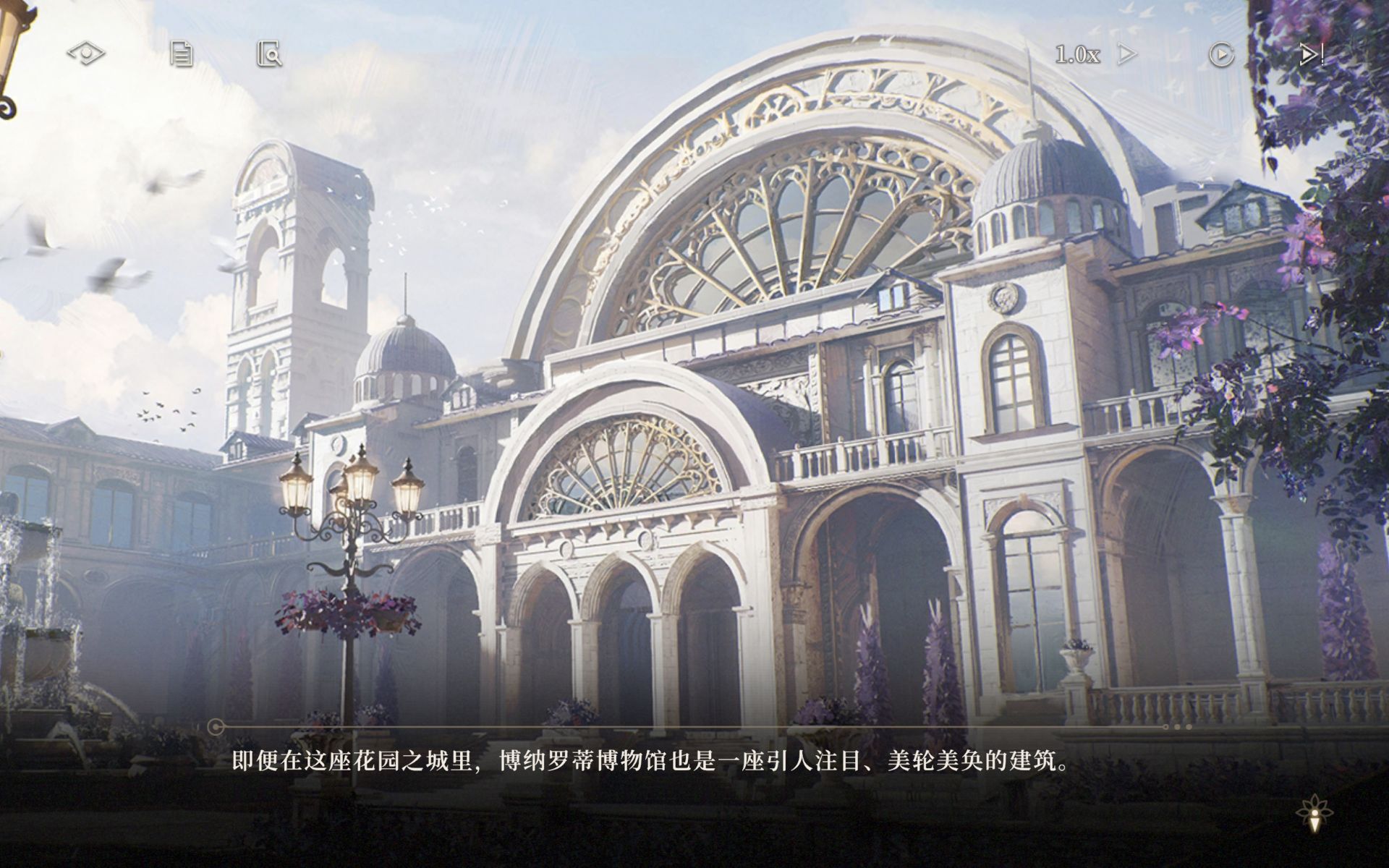
Task: Toggle auto-play with the circled play icon
Action: point(1221,54)
